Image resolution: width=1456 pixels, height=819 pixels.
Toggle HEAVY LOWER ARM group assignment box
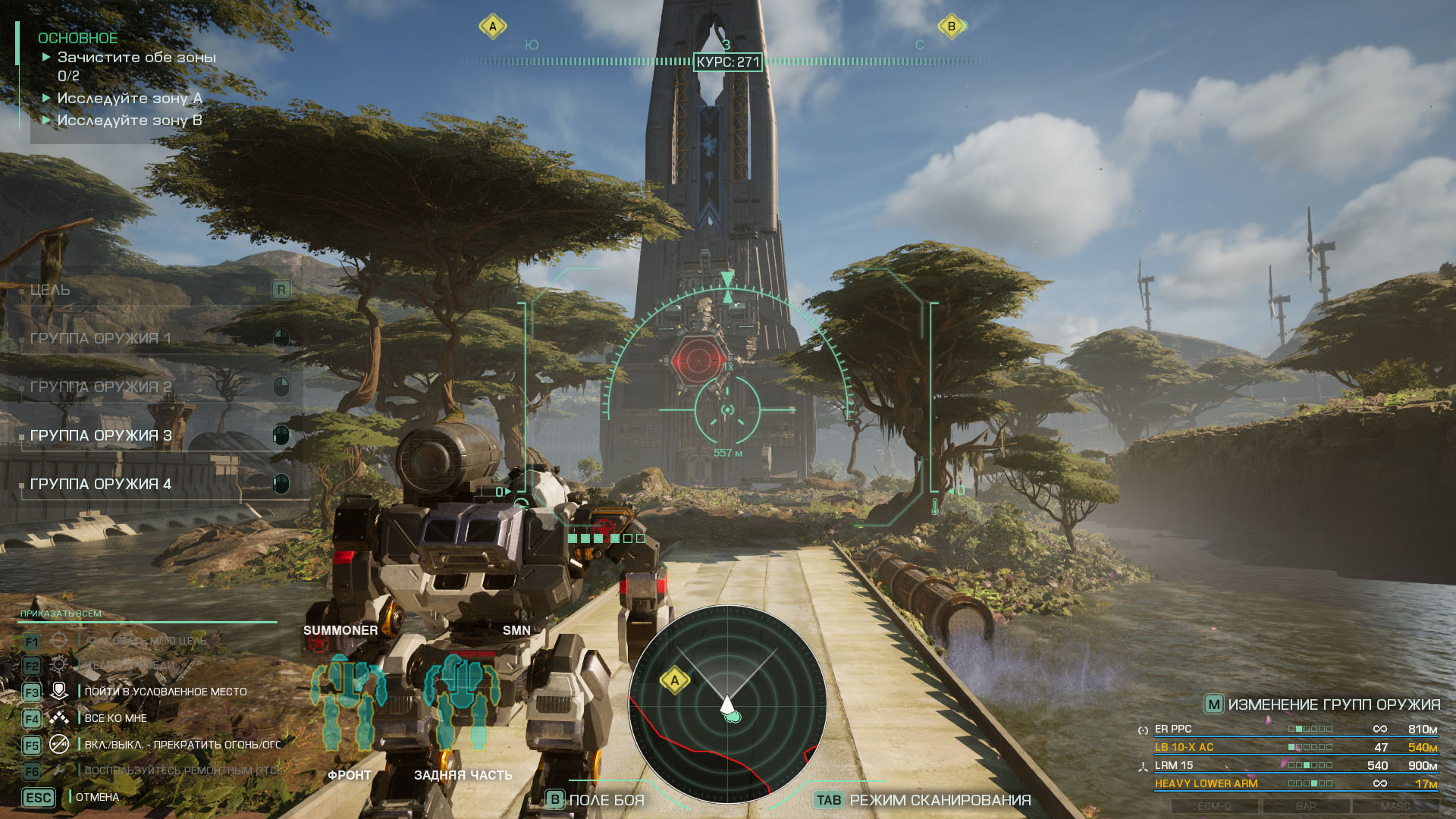[1310, 783]
